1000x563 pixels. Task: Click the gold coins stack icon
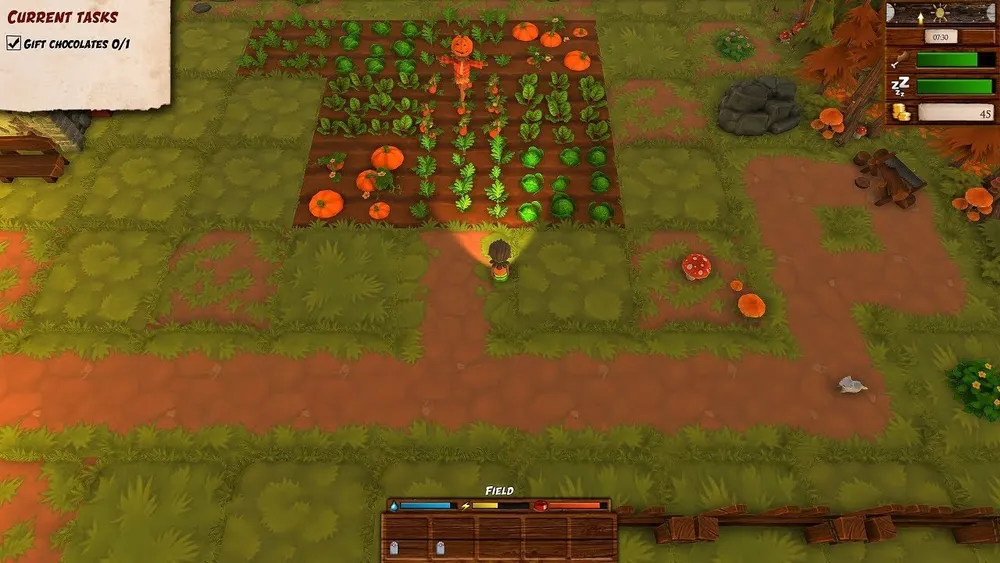click(x=902, y=112)
